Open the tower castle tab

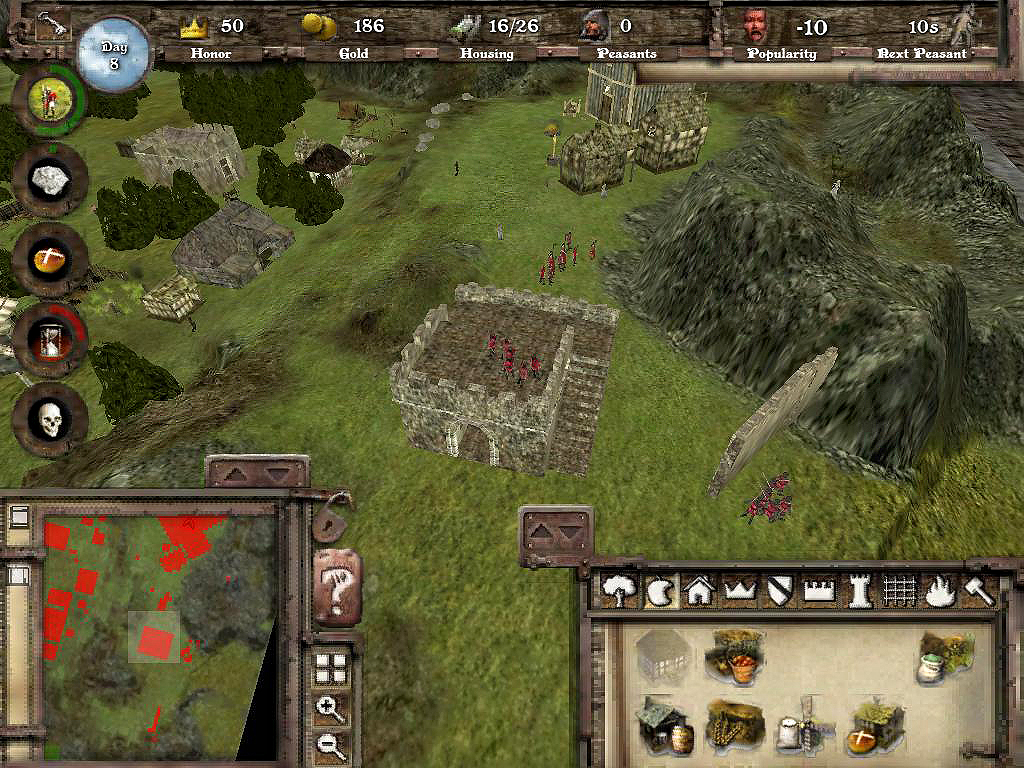tap(859, 592)
